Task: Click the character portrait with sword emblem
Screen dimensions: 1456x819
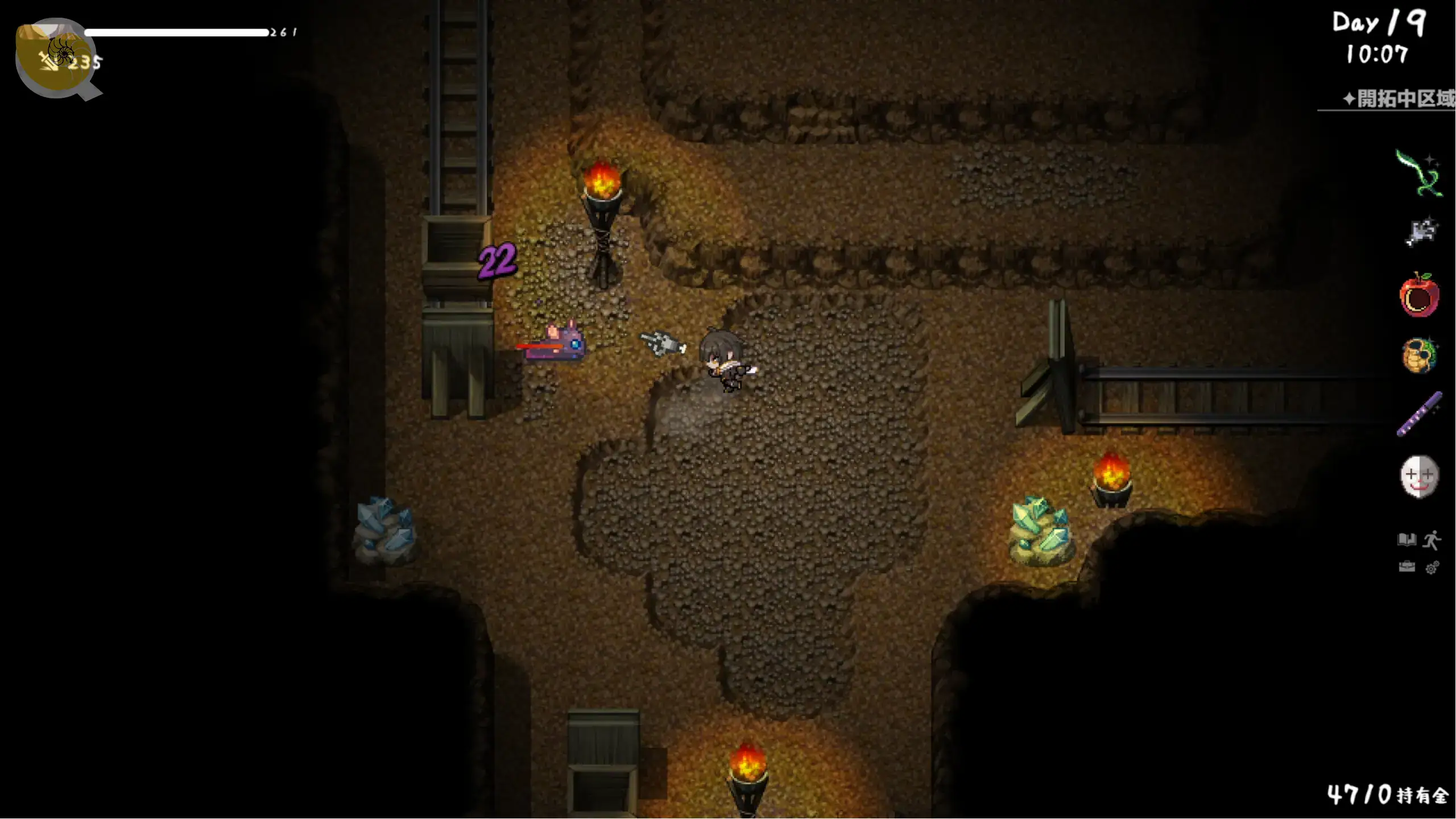Action: (56, 58)
